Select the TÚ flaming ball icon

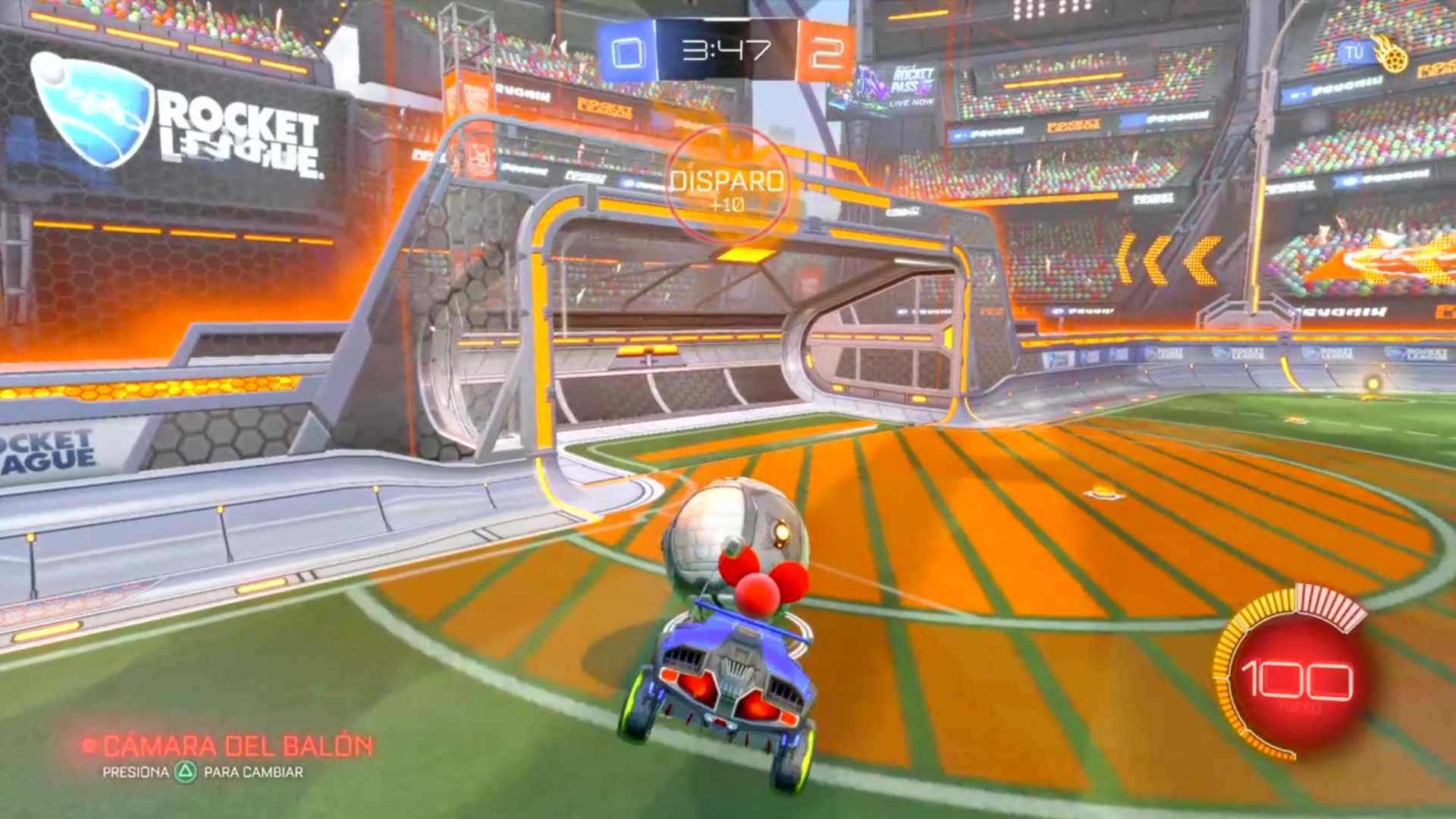1390,55
